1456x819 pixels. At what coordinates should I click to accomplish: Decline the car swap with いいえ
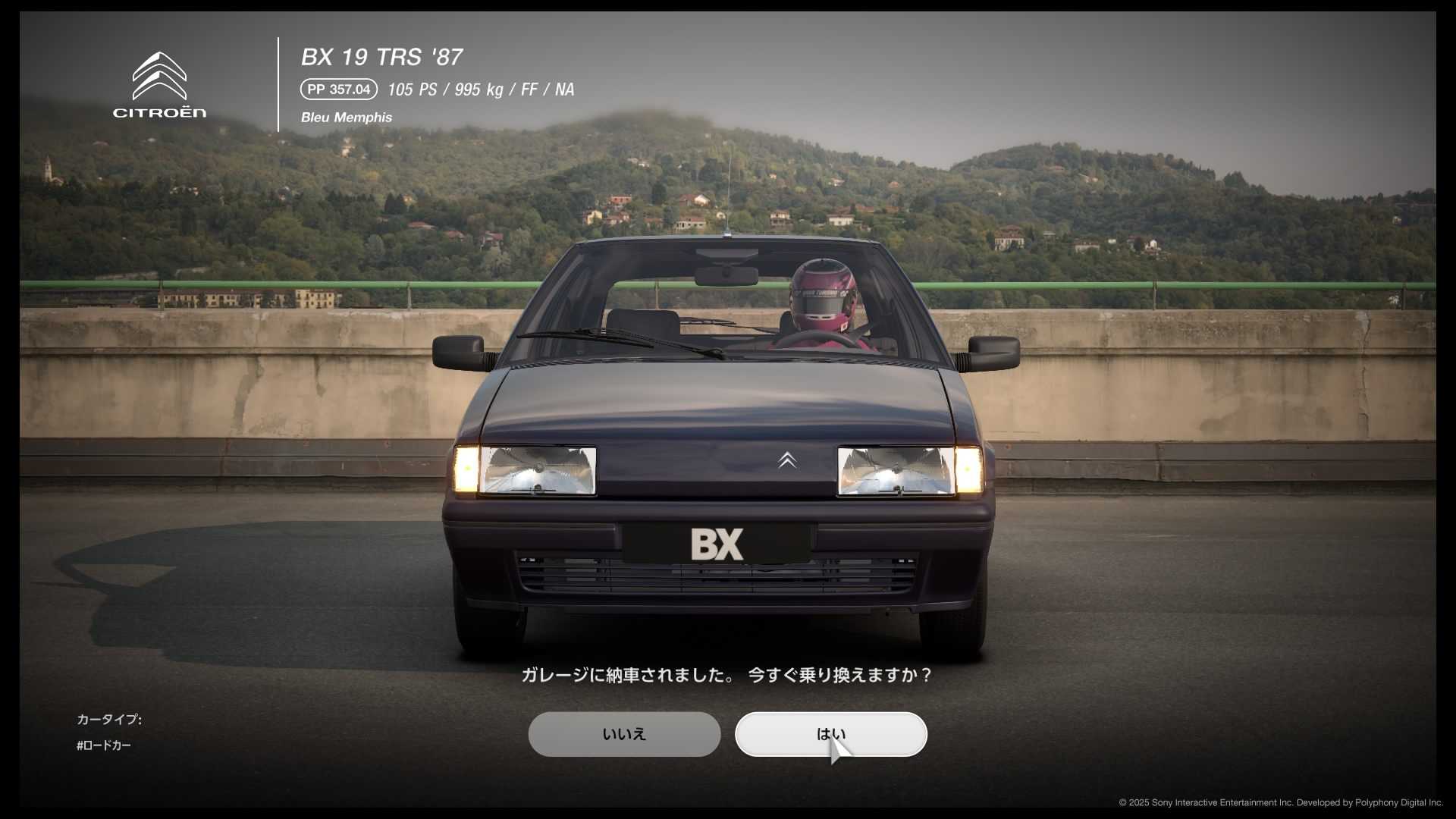[x=624, y=734]
